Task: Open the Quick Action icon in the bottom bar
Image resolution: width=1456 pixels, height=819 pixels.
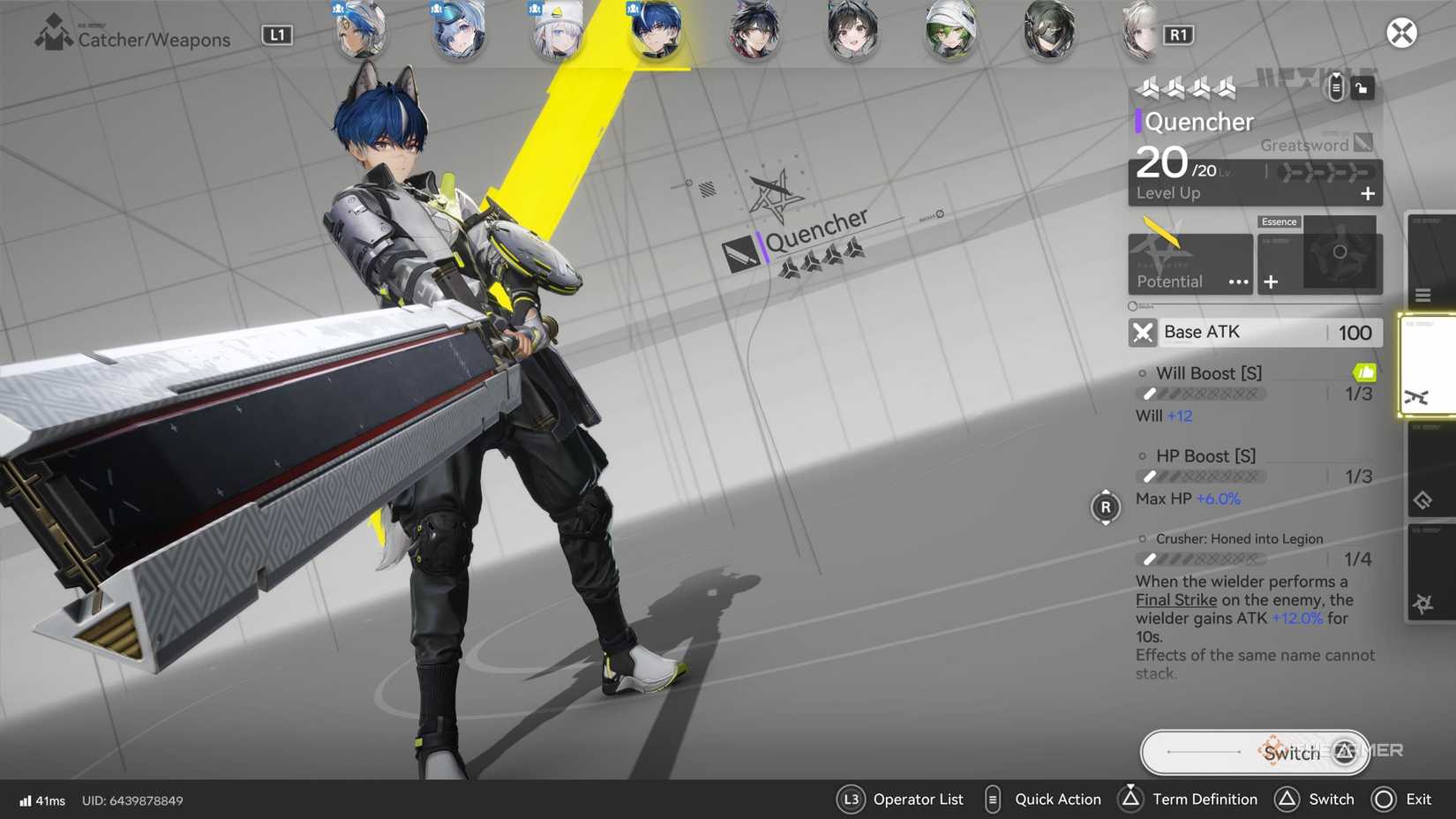Action: click(x=991, y=799)
